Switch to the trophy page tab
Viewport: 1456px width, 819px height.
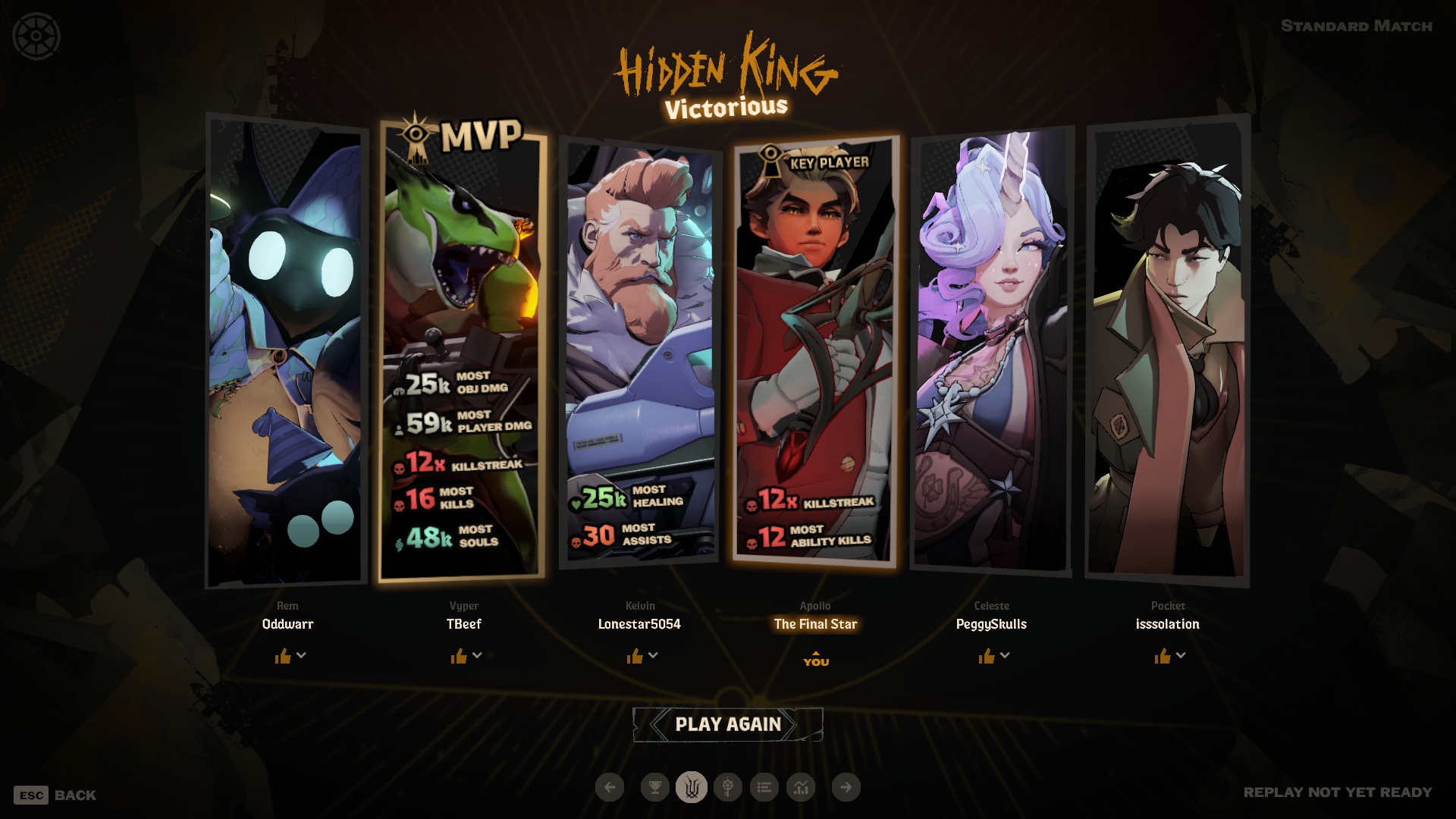(654, 787)
